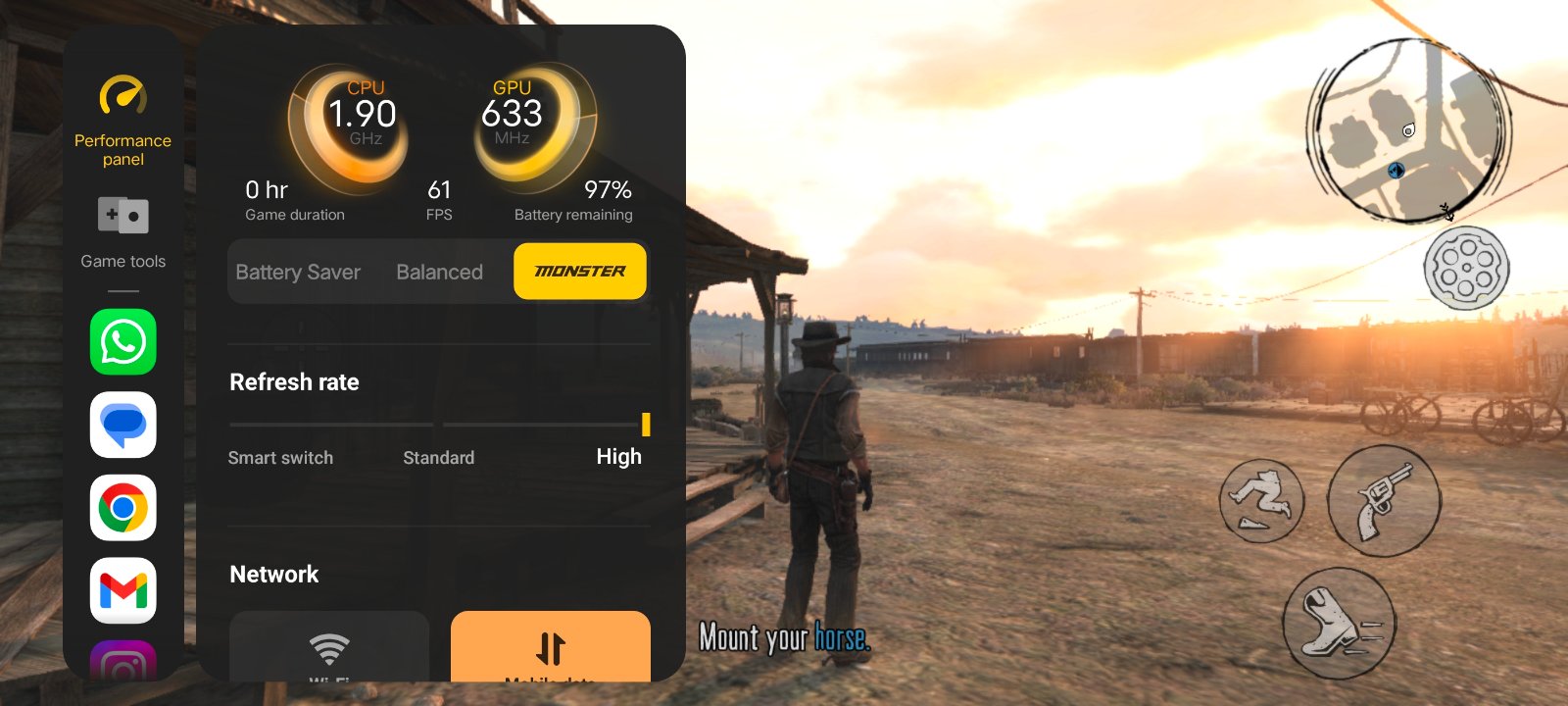Switch to Game tools tab
1568x706 pixels.
pyautogui.click(x=122, y=231)
